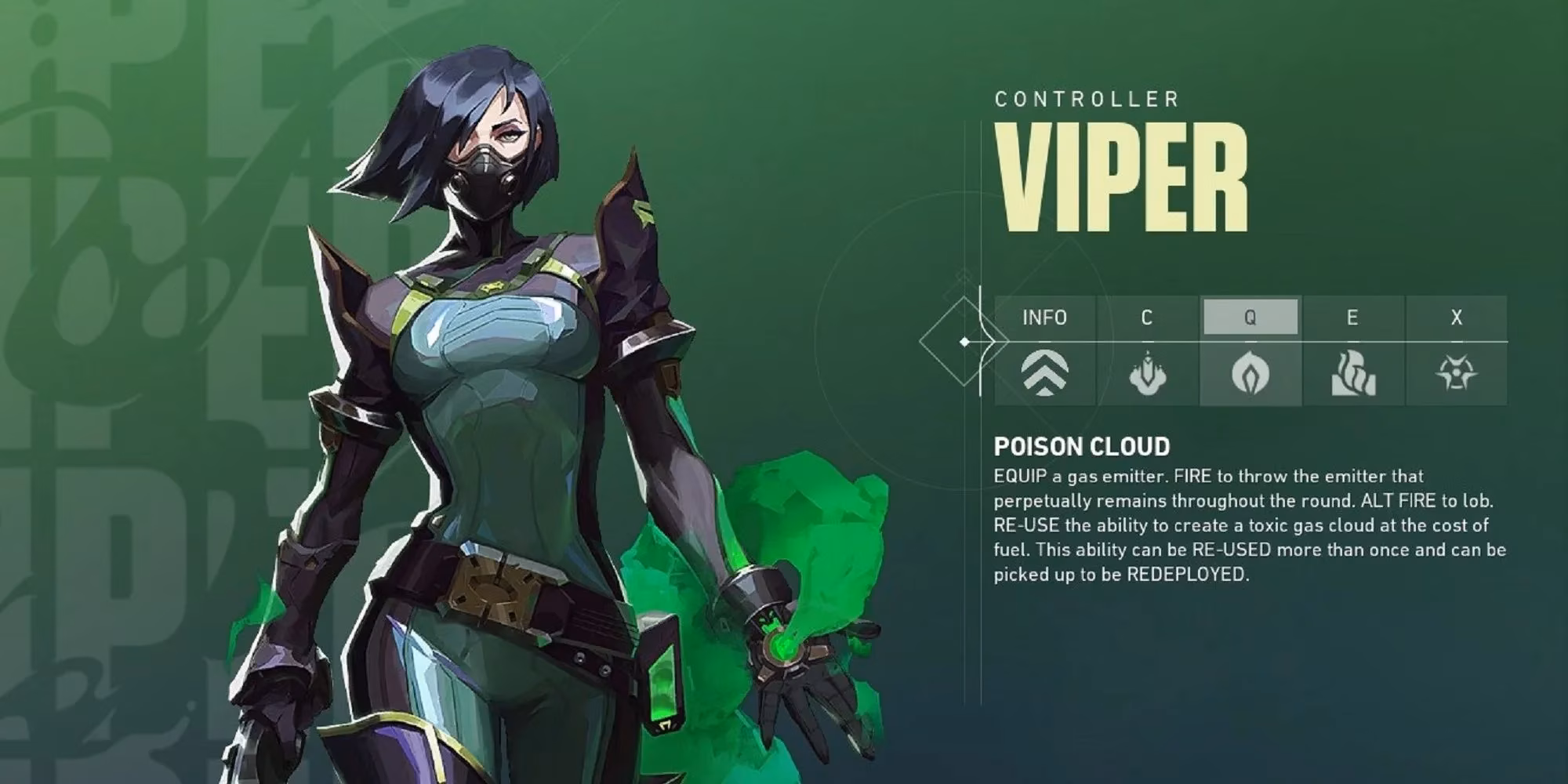Switch to the E ability tab
Screen dimensions: 1568x784
point(1352,318)
